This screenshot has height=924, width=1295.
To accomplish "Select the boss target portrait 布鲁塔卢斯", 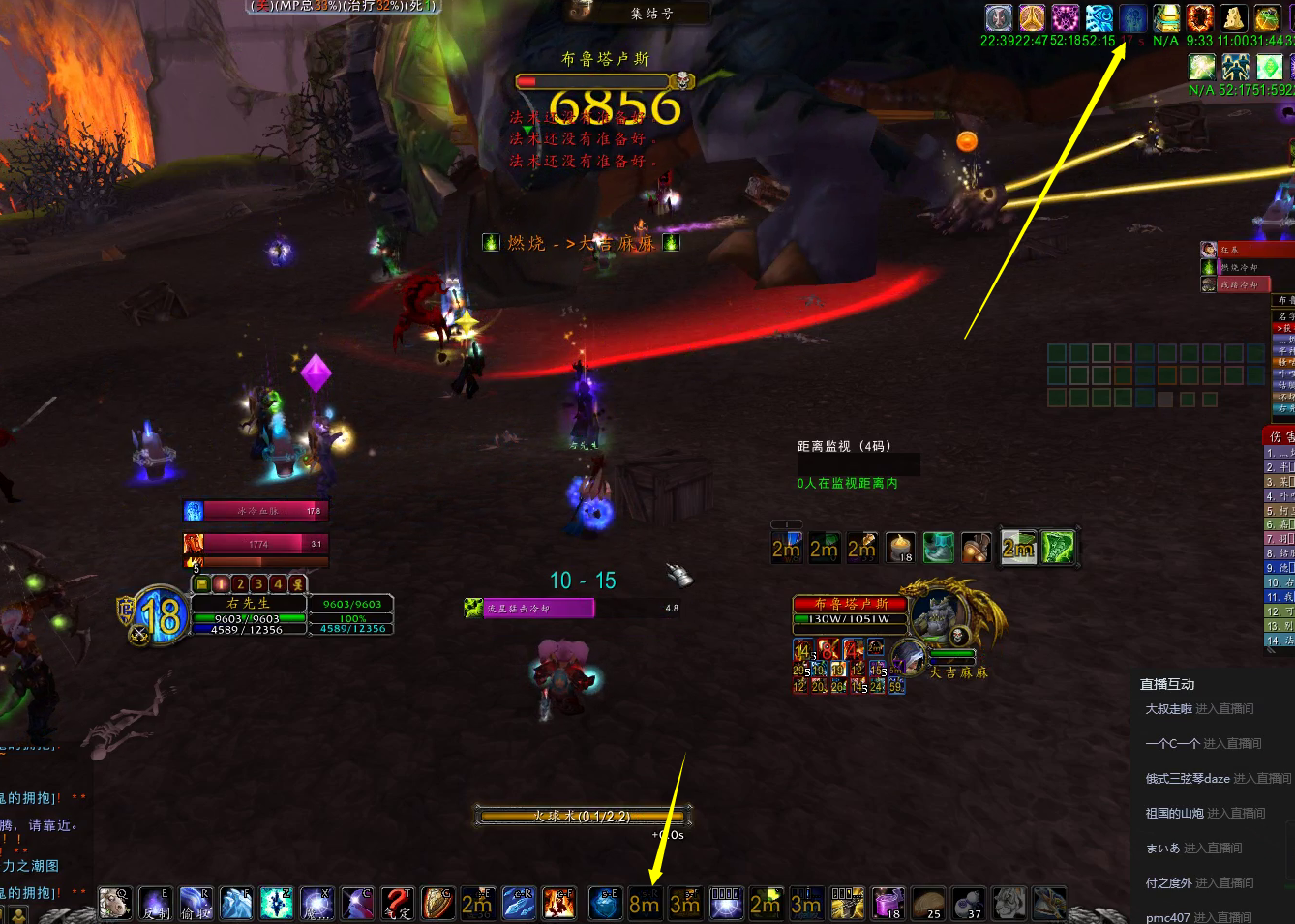I will point(939,613).
